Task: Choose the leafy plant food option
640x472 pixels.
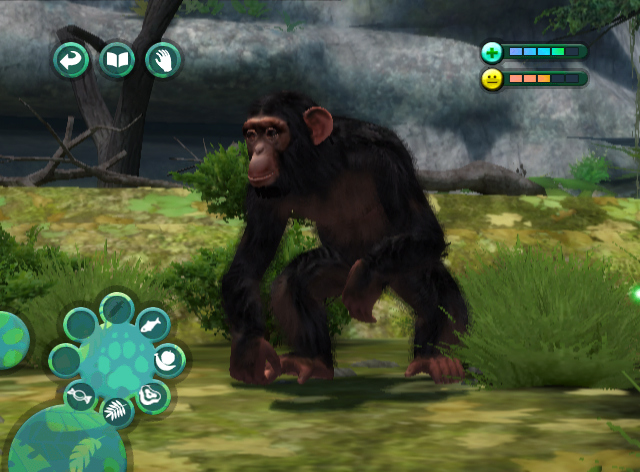Action: (117, 410)
